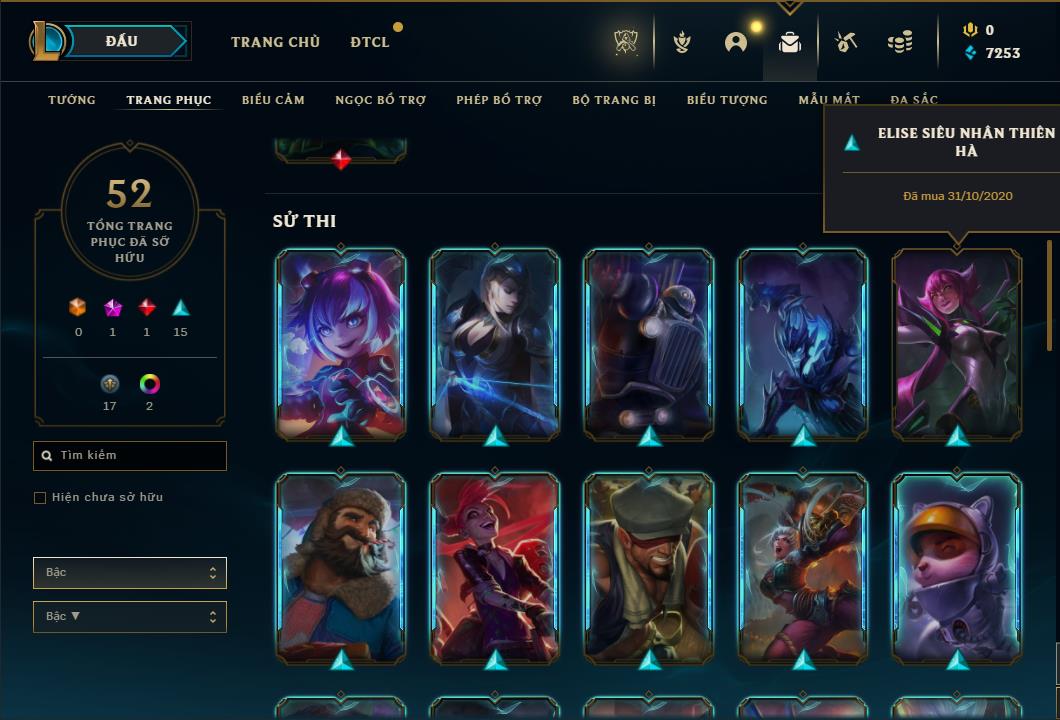Select the bearded fur-hat skin card
Viewport: 1060px width, 720px height.
click(341, 567)
